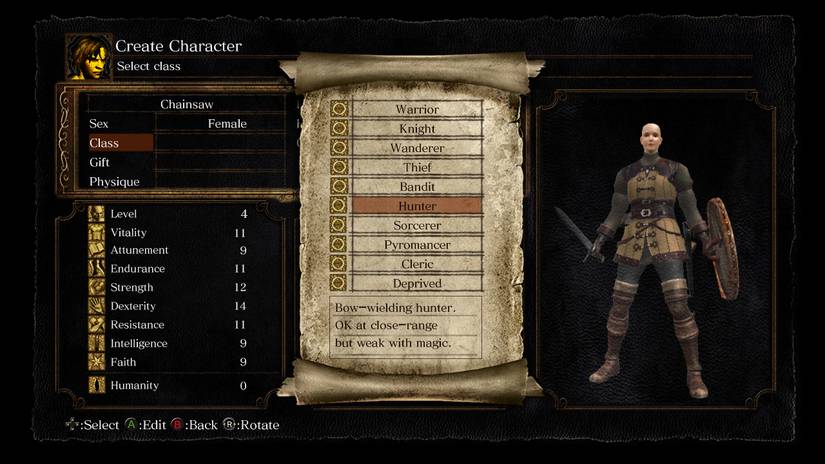This screenshot has height=464, width=825.
Task: Pick the Cleric class
Action: pos(416,264)
